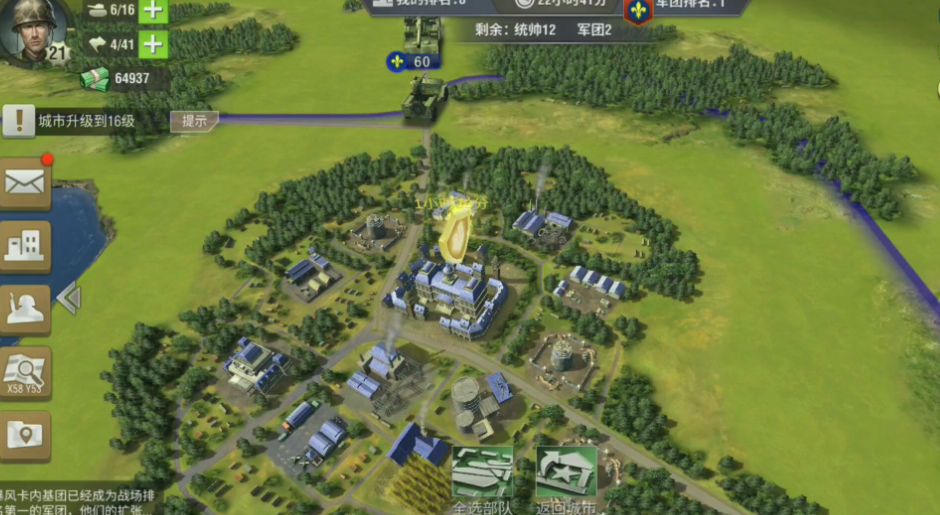Add more march orders with plus button

pos(153,44)
